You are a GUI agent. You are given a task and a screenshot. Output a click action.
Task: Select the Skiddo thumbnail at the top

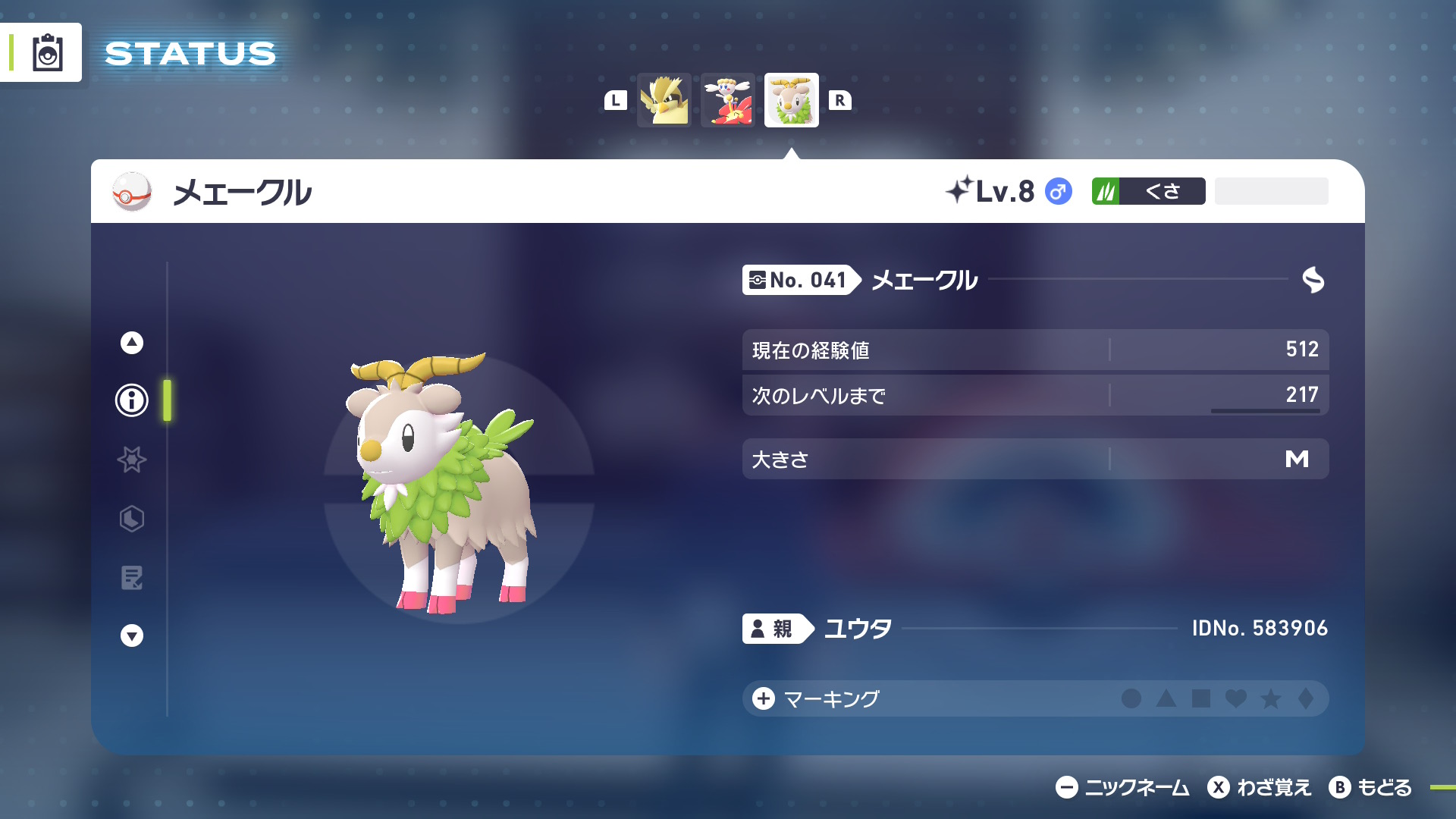pos(790,99)
